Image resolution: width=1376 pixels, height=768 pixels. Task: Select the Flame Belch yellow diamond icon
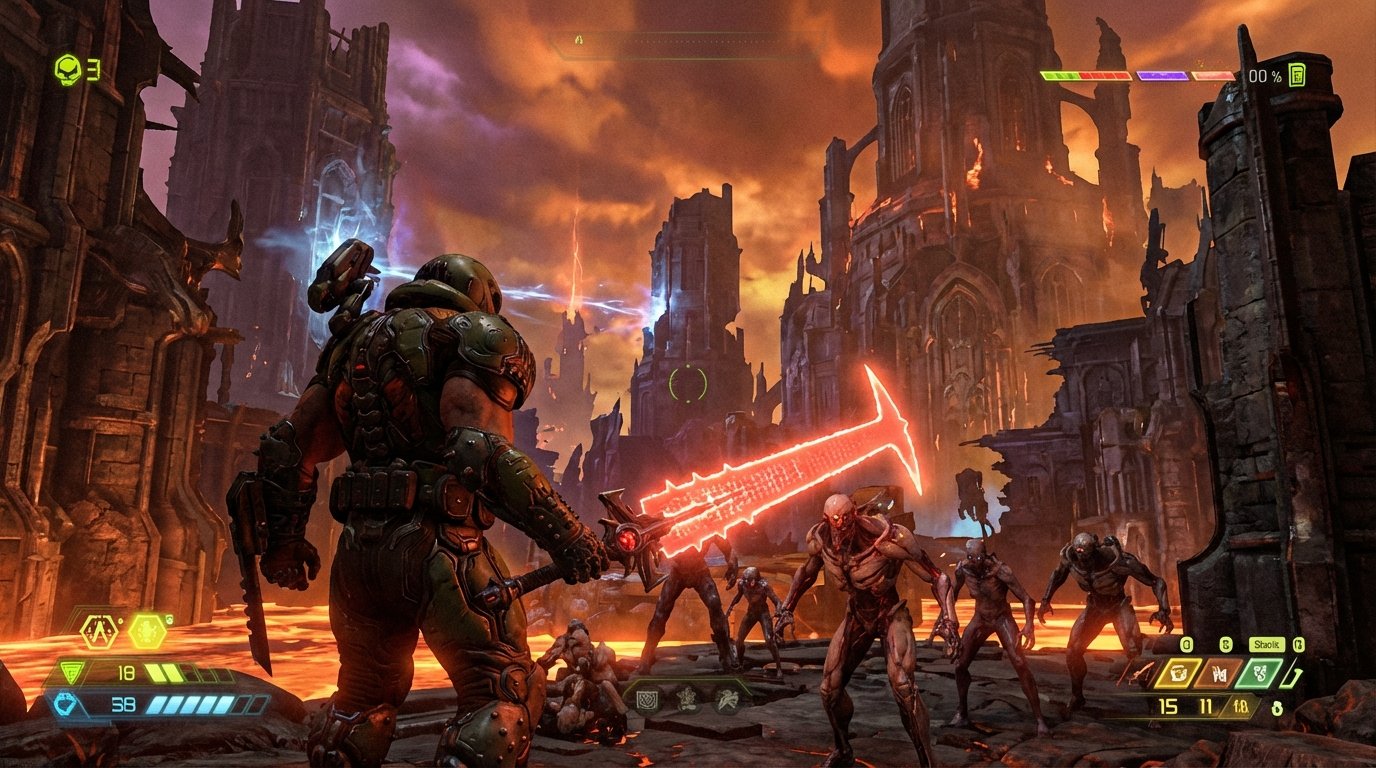click(1179, 673)
